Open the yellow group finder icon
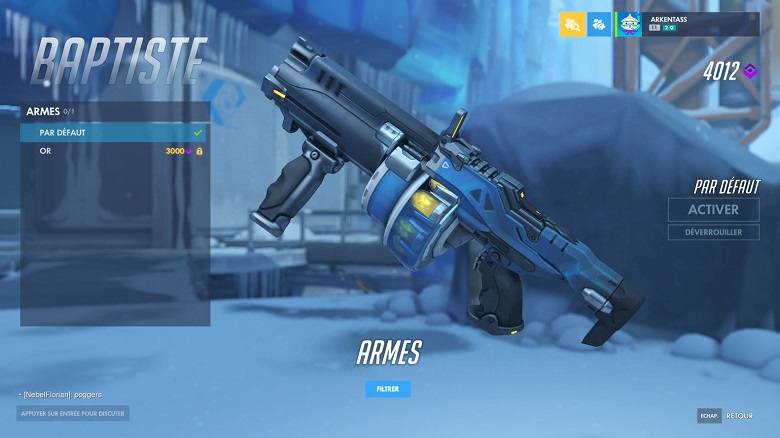The height and width of the screenshot is (438, 780). click(x=573, y=24)
